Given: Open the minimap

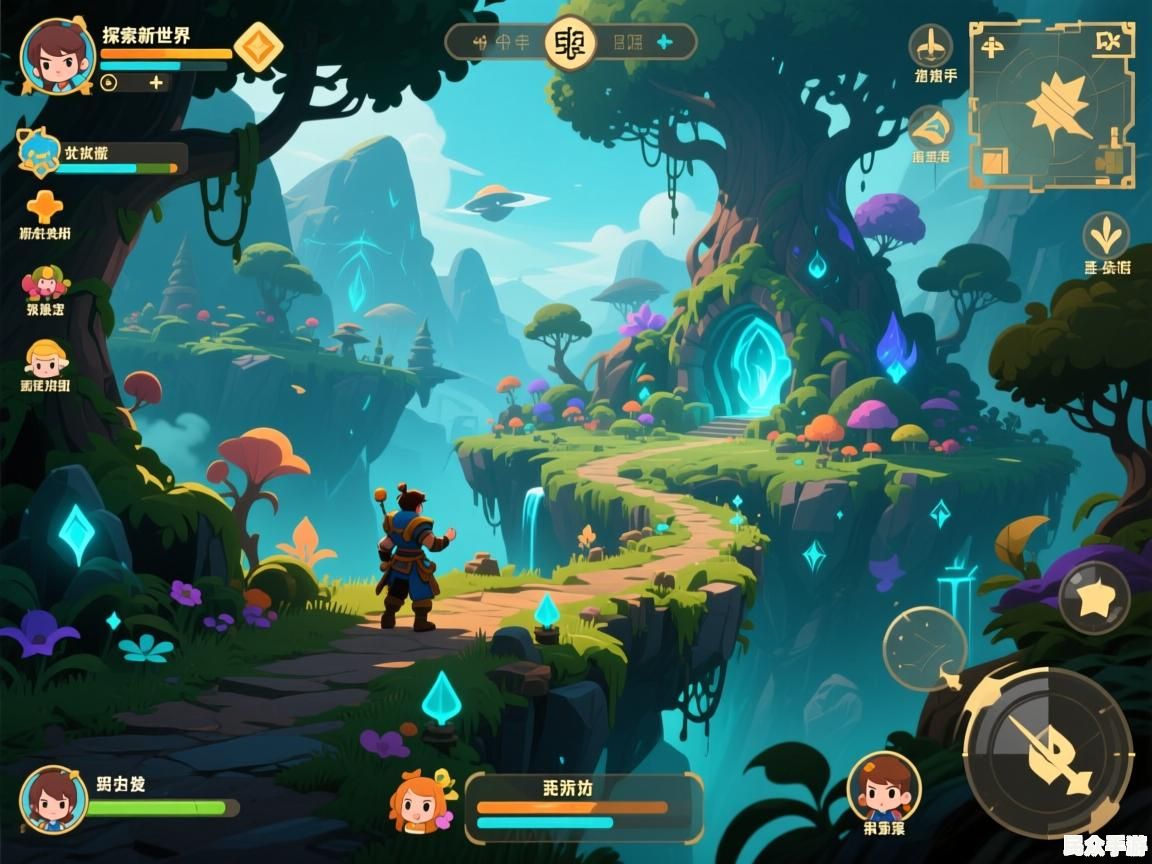Looking at the screenshot, I should [1052, 105].
